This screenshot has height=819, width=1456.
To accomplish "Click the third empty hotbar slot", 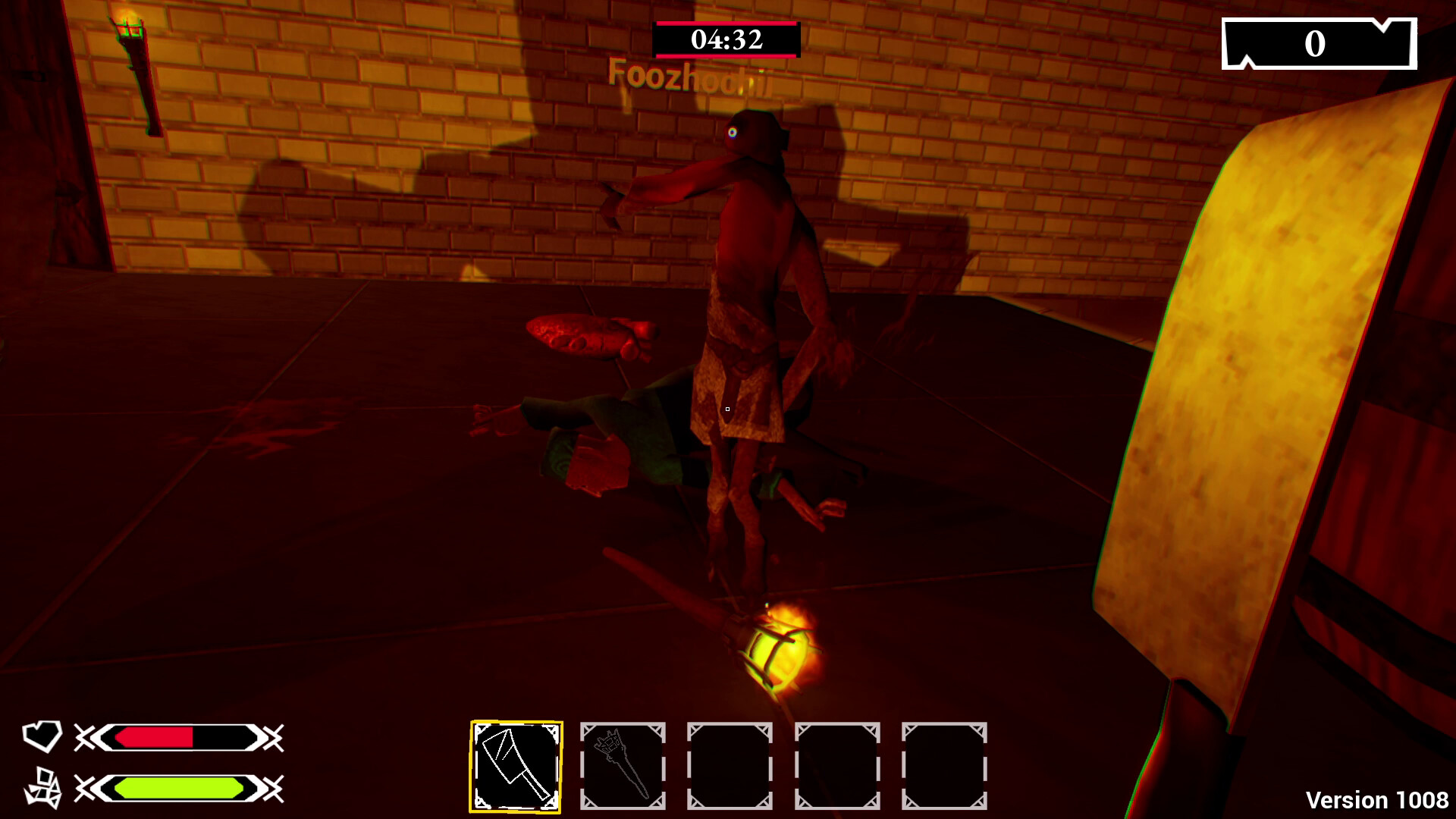I will [x=732, y=764].
